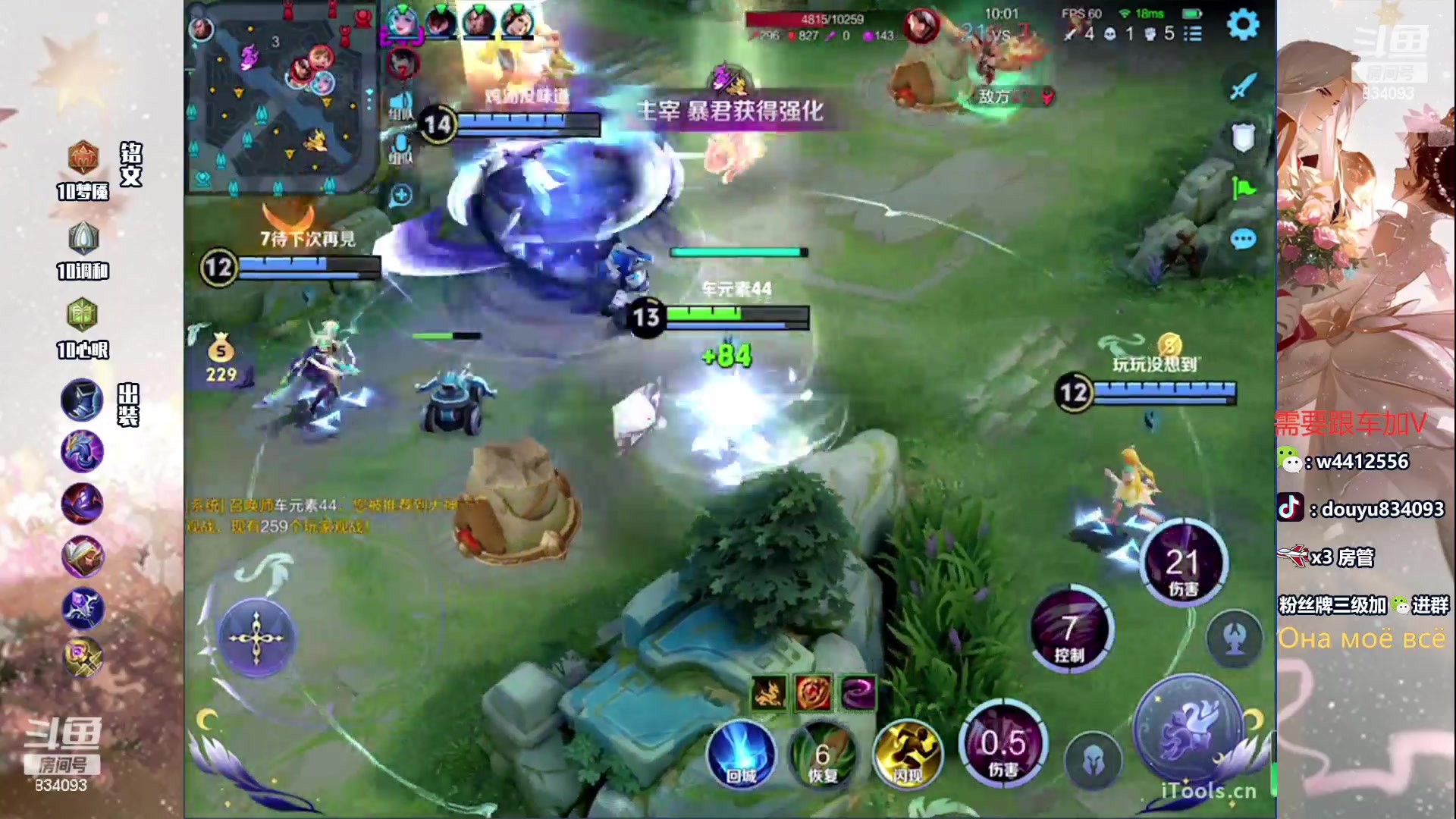Viewport: 1456px width, 819px height.
Task: Send the sword attack signal
Action: [x=1242, y=86]
